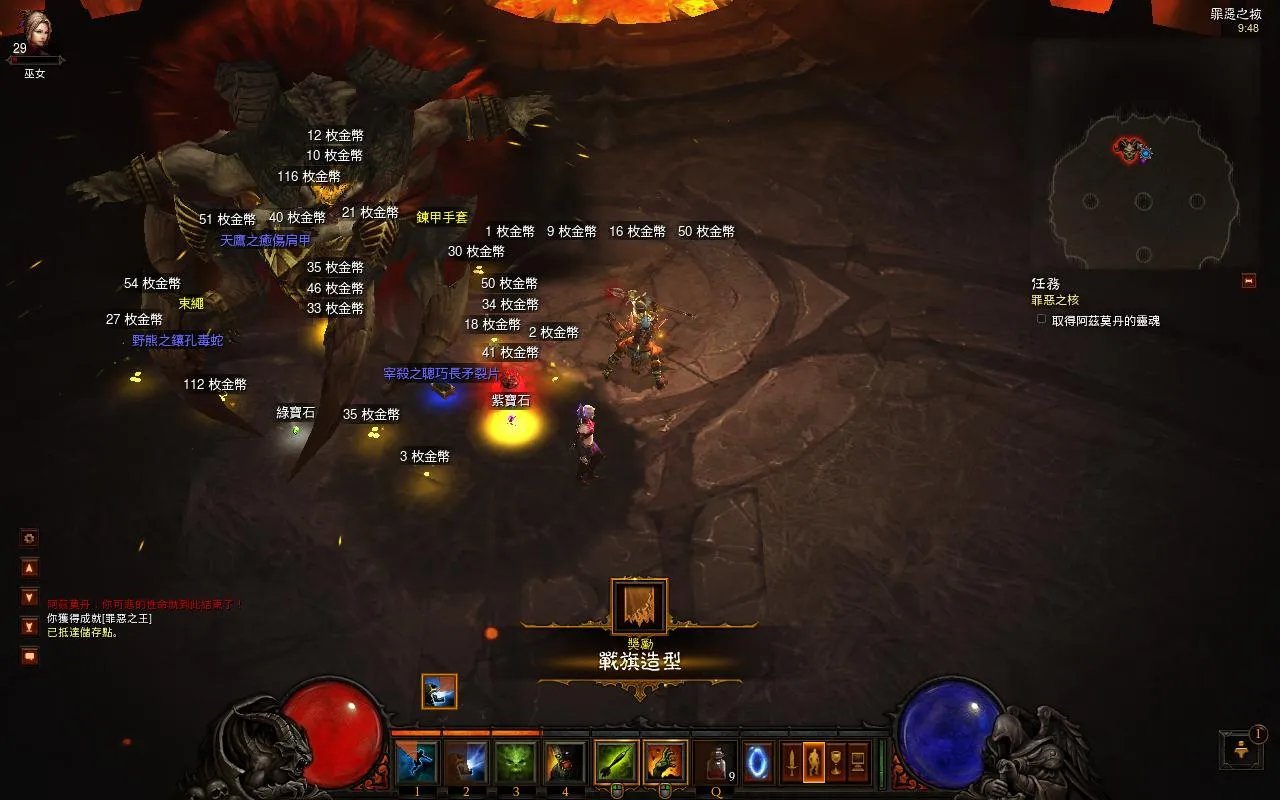Open the blue town portal
This screenshot has width=1280, height=800.
click(x=757, y=763)
